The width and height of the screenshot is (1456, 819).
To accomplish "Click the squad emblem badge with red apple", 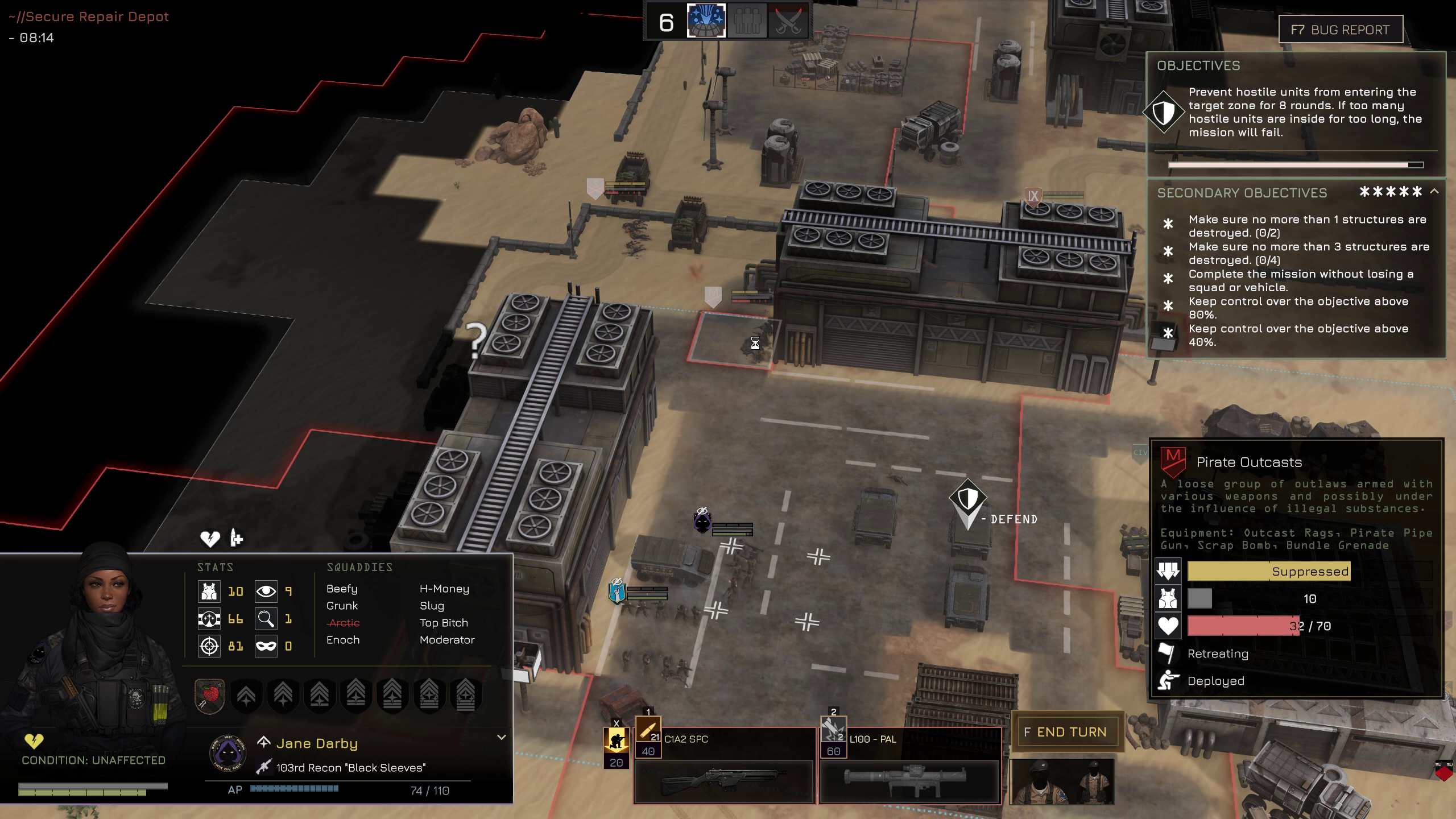I will tap(209, 695).
